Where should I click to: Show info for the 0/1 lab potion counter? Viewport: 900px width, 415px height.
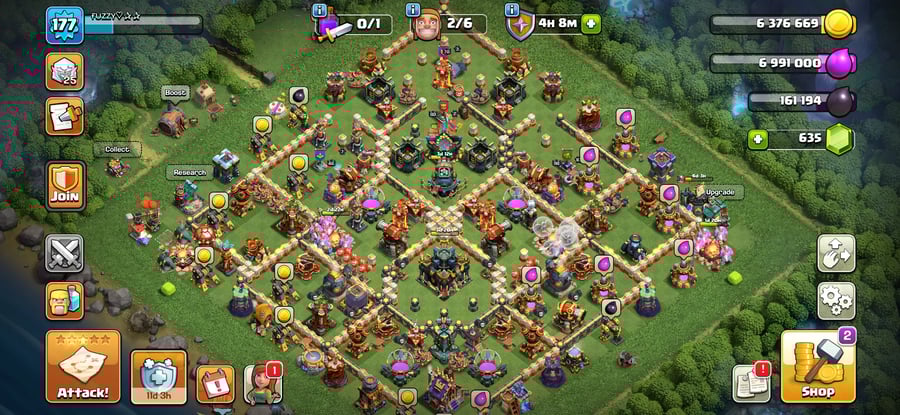319,9
